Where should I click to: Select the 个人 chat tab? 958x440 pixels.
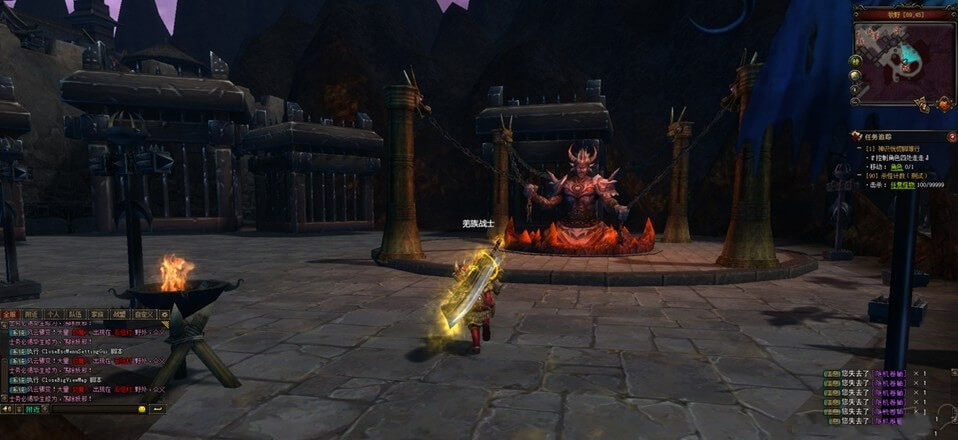tap(54, 313)
